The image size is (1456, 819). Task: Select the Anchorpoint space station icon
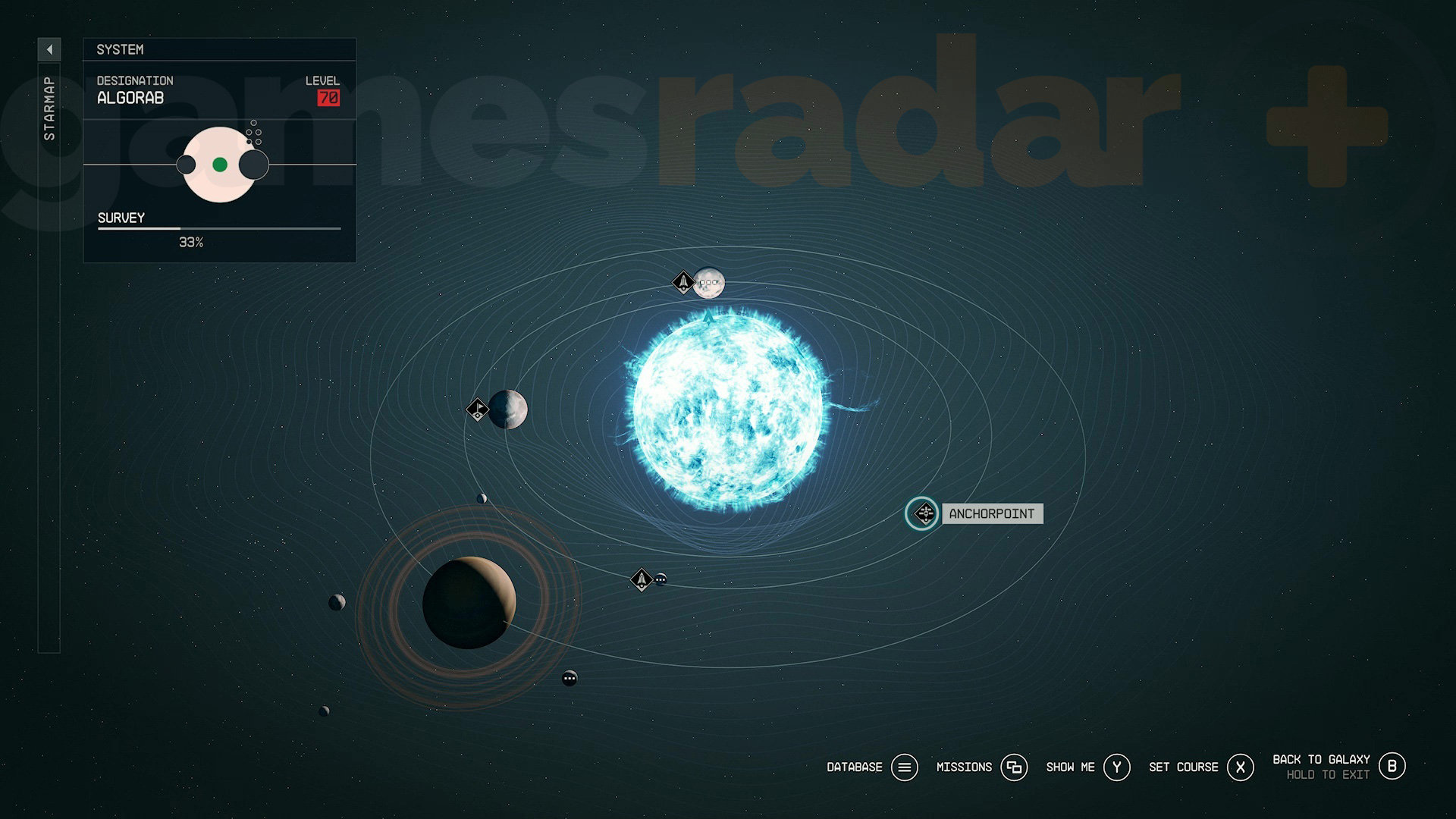[921, 513]
